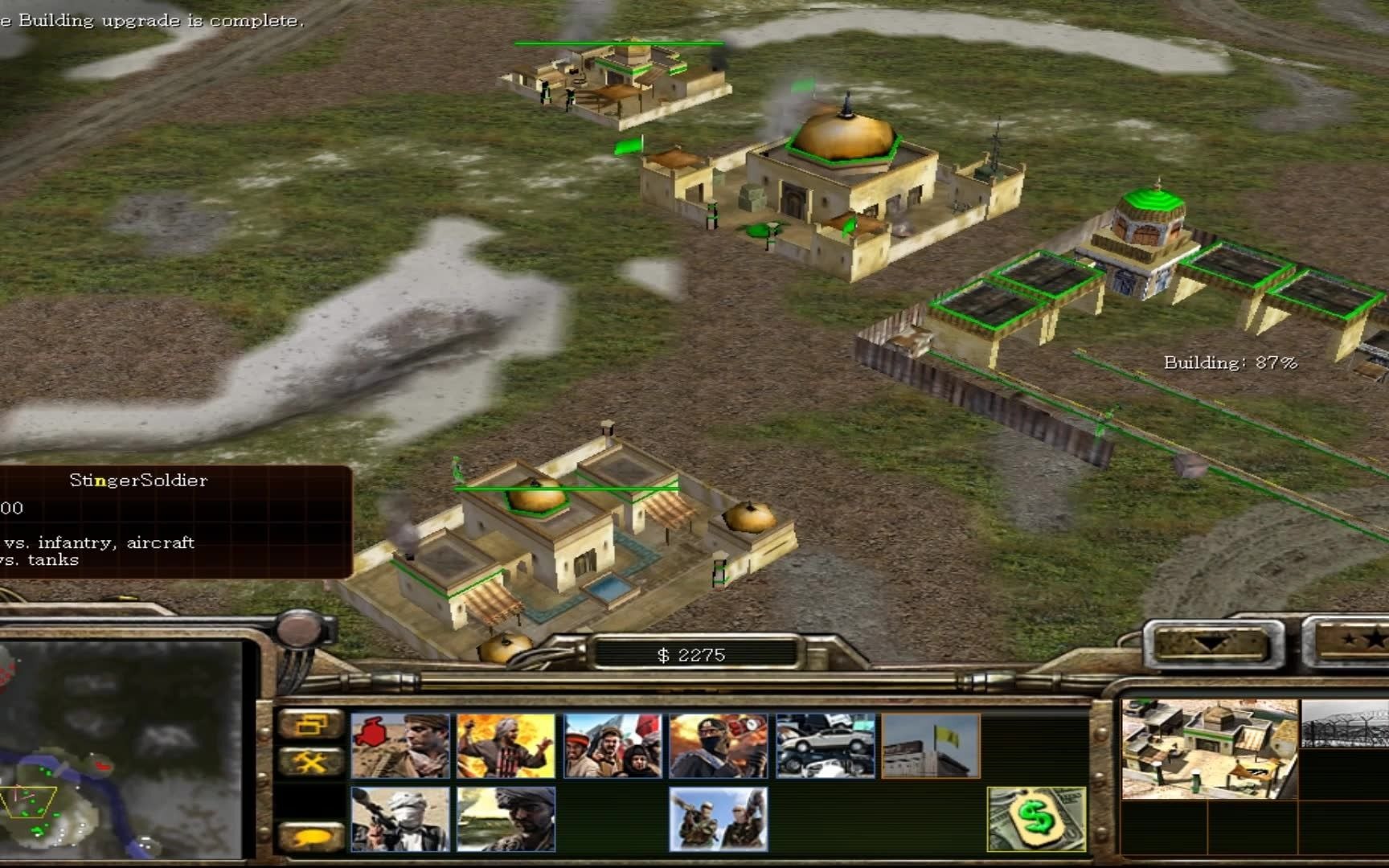Sell the building with the dollar icon
This screenshot has width=1389, height=868.
[1036, 819]
